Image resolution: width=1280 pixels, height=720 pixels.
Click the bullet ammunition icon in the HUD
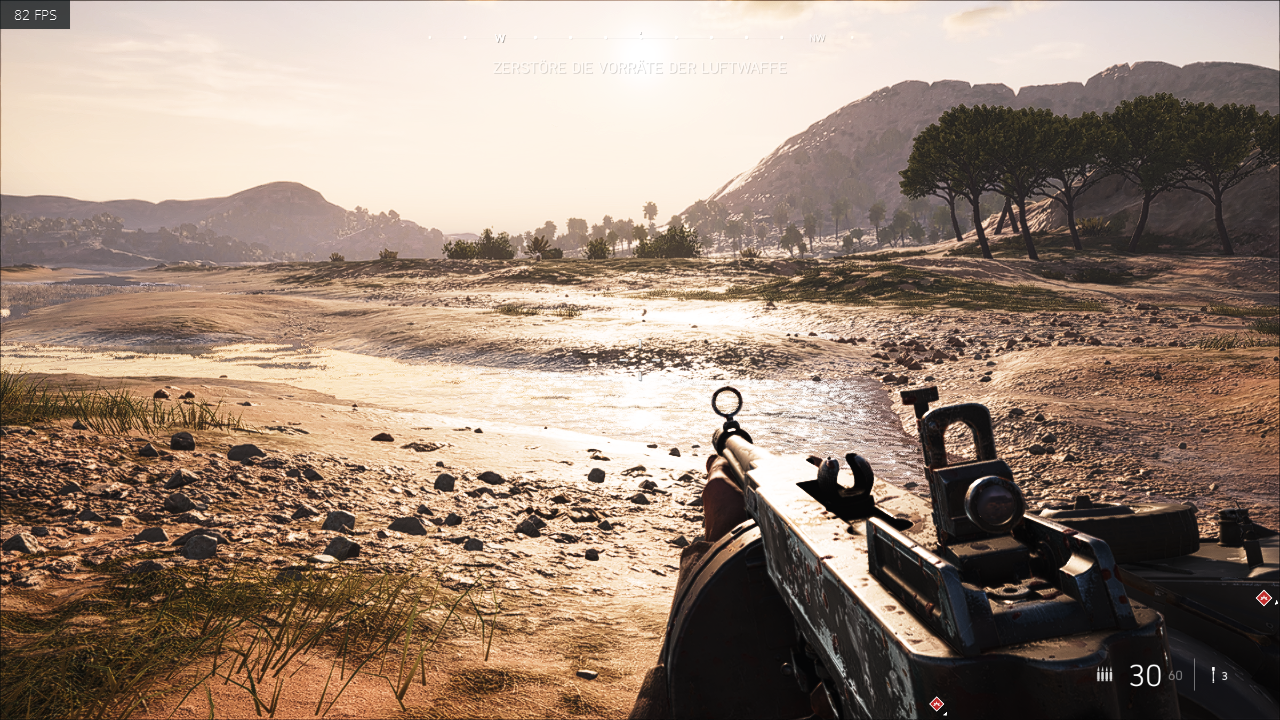click(1103, 673)
